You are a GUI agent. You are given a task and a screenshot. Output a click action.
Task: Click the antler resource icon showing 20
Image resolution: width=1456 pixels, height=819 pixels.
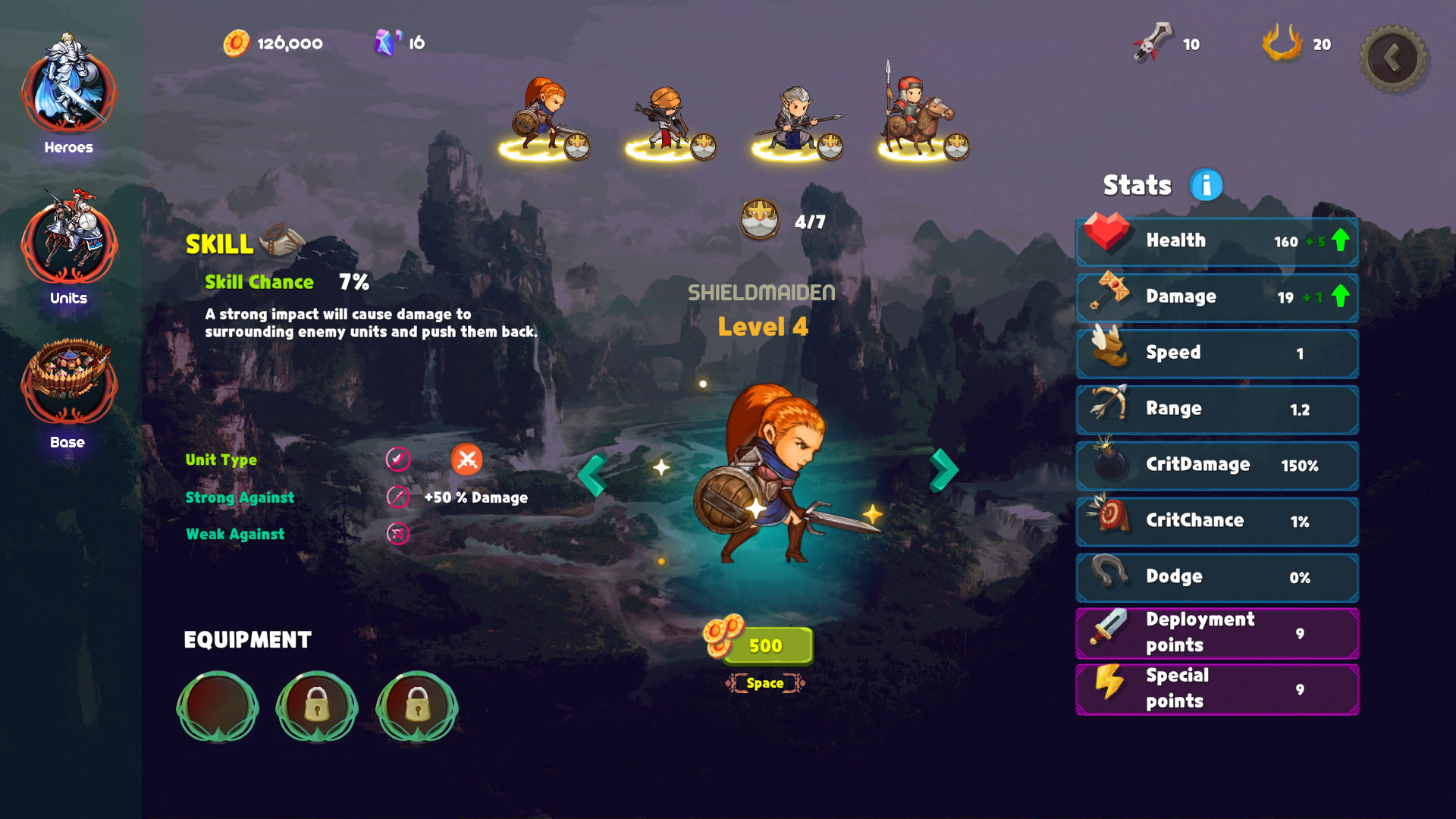(1282, 43)
